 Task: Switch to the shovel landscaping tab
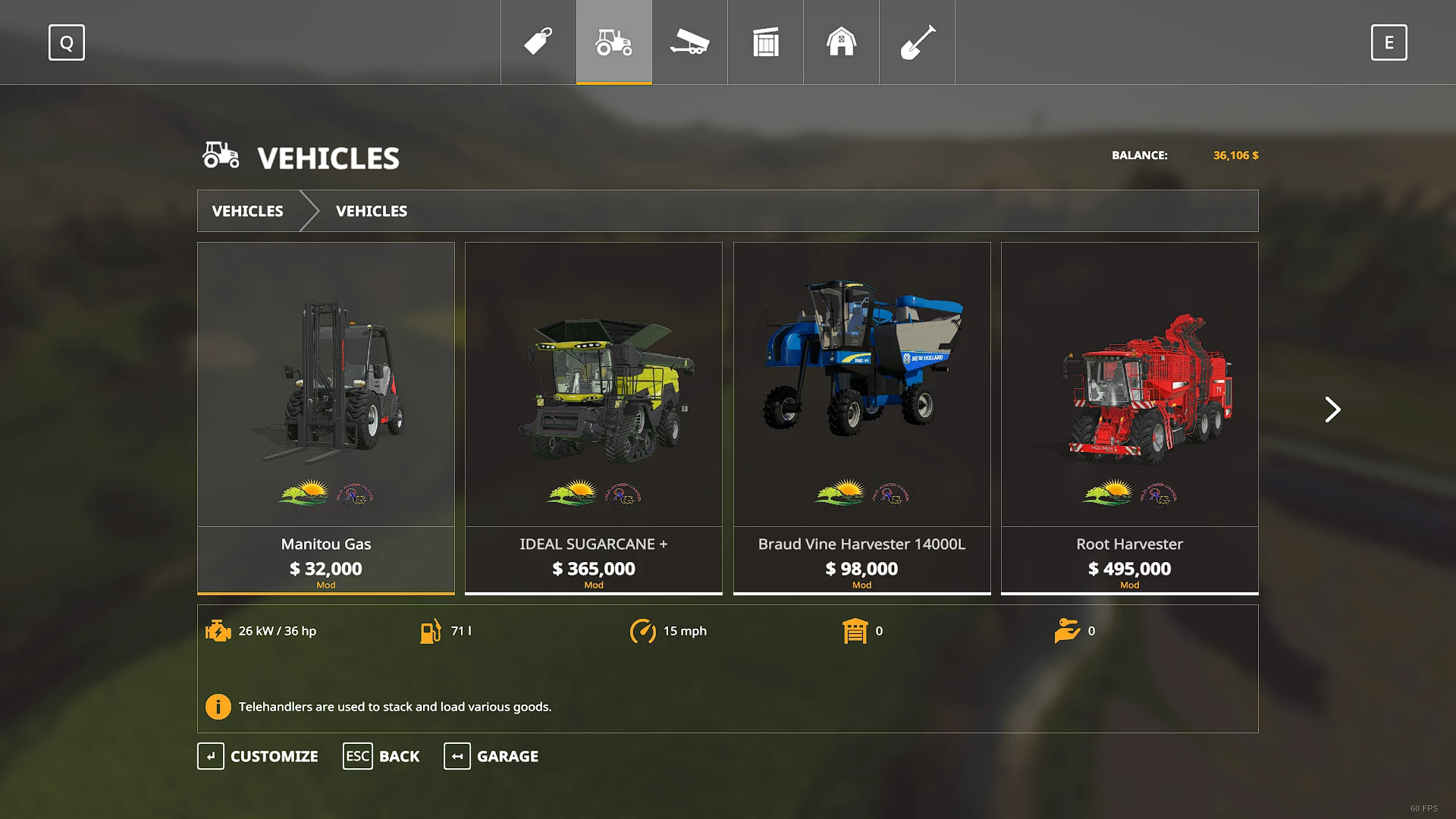tap(917, 42)
